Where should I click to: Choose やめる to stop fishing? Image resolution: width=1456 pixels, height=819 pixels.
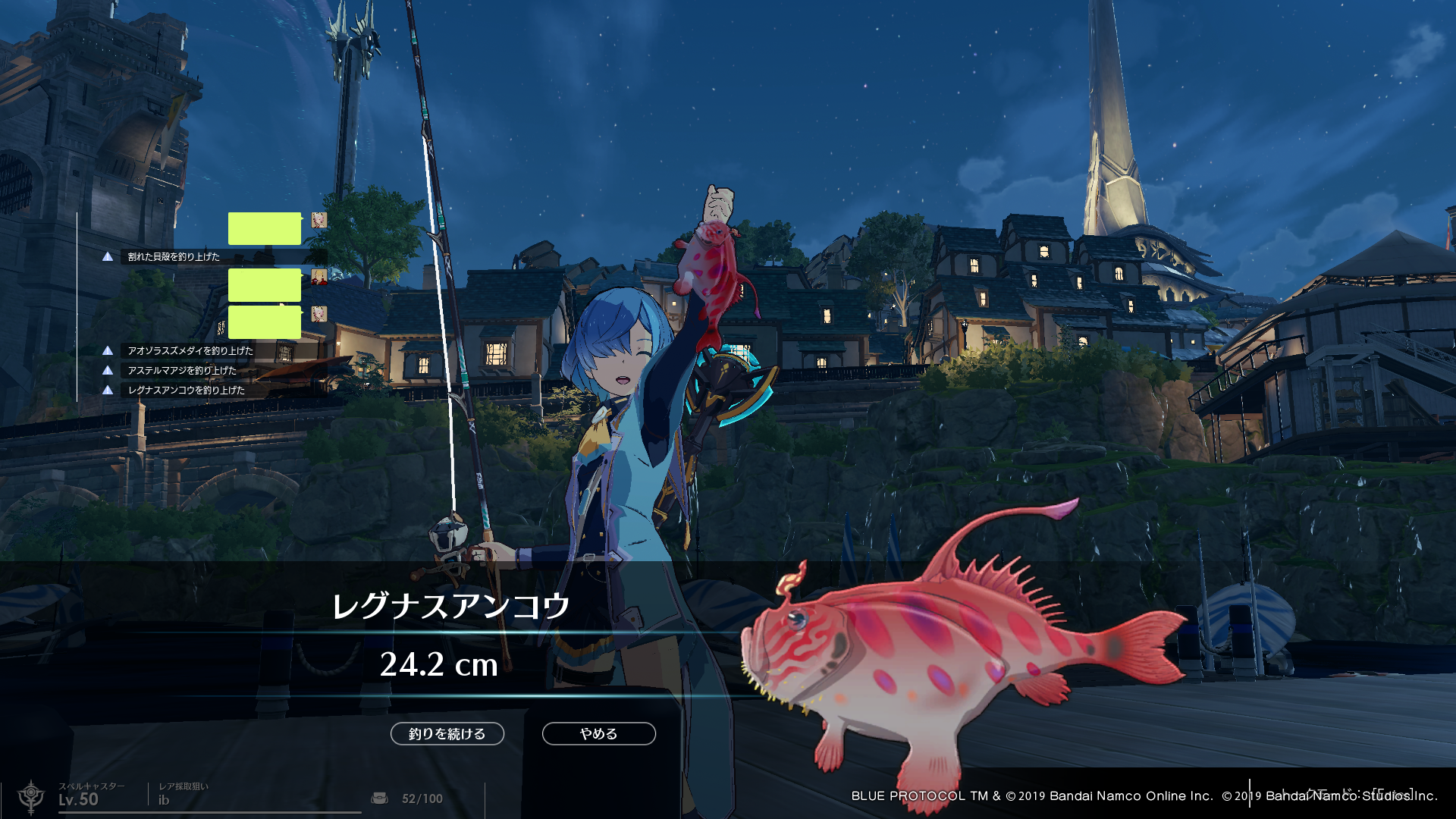point(598,733)
